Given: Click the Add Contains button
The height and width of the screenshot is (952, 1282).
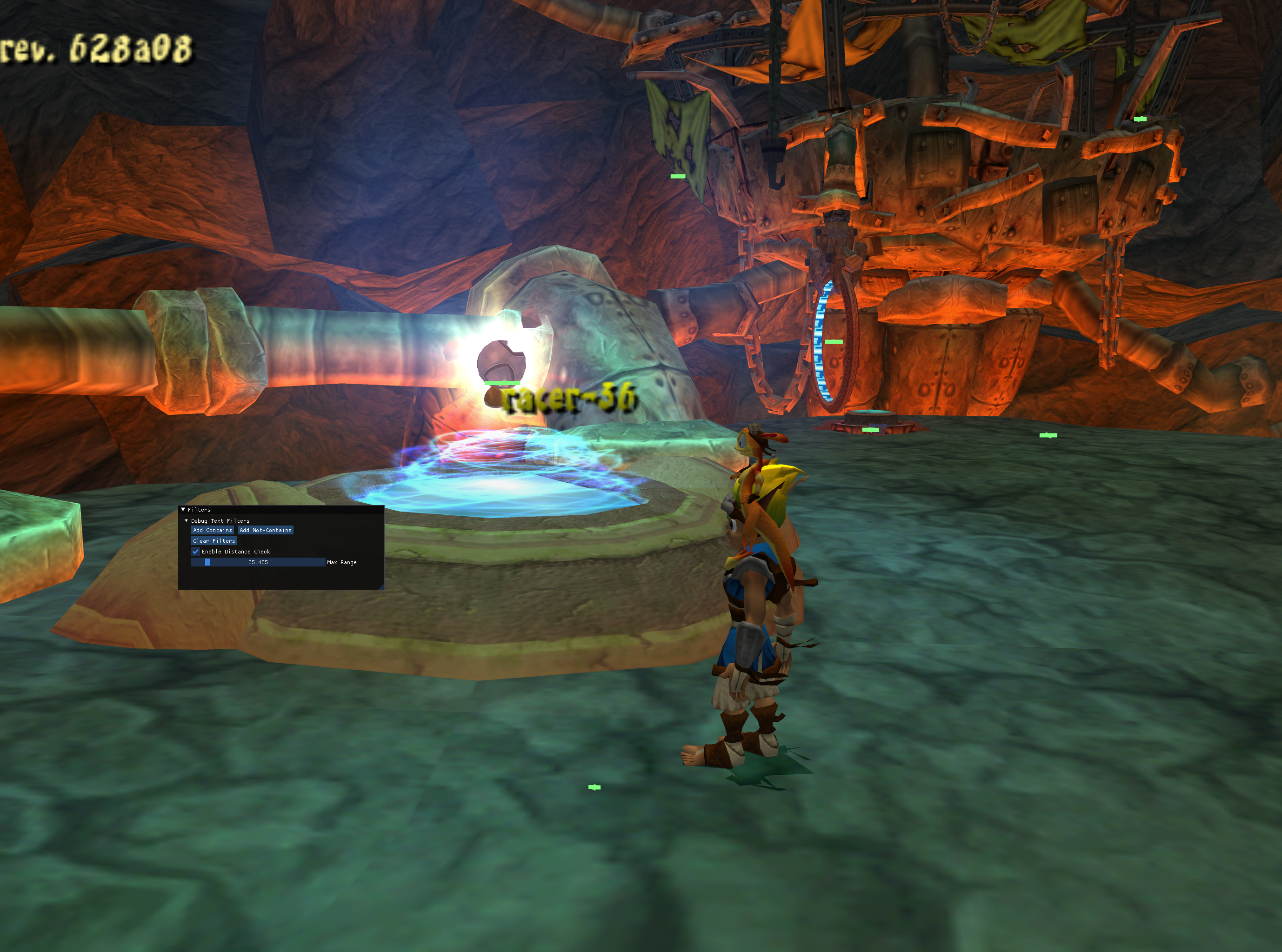Looking at the screenshot, I should tap(212, 530).
